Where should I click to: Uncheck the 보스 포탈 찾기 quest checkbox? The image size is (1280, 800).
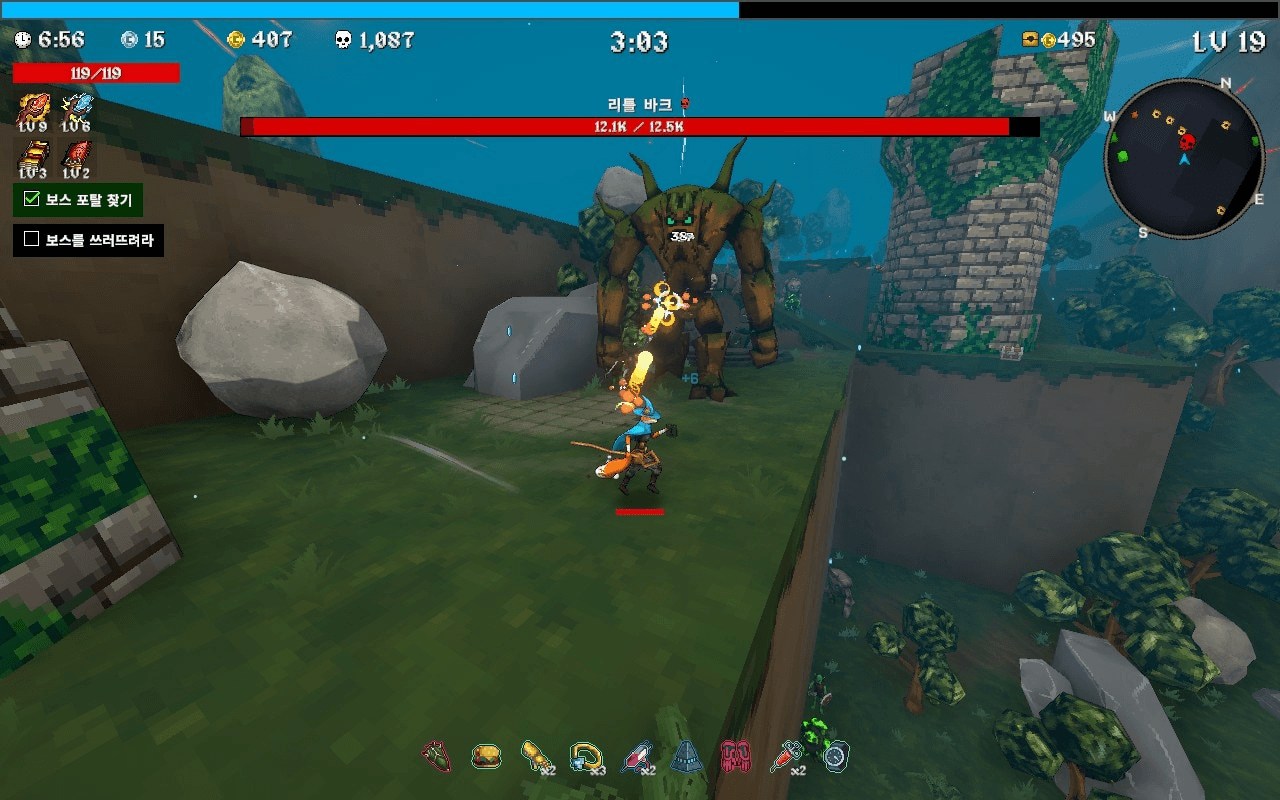31,200
